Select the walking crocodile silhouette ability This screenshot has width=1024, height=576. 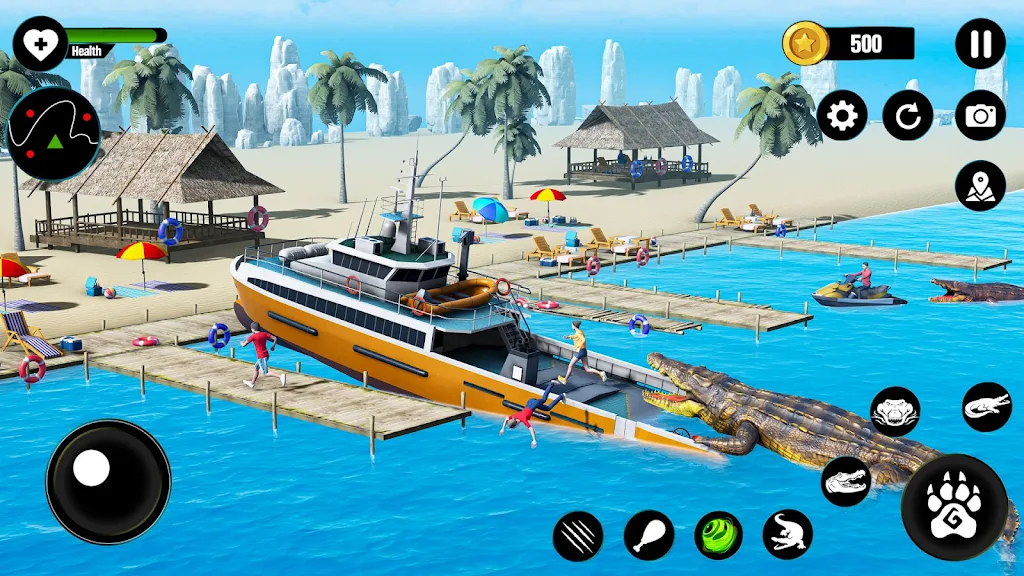788,534
